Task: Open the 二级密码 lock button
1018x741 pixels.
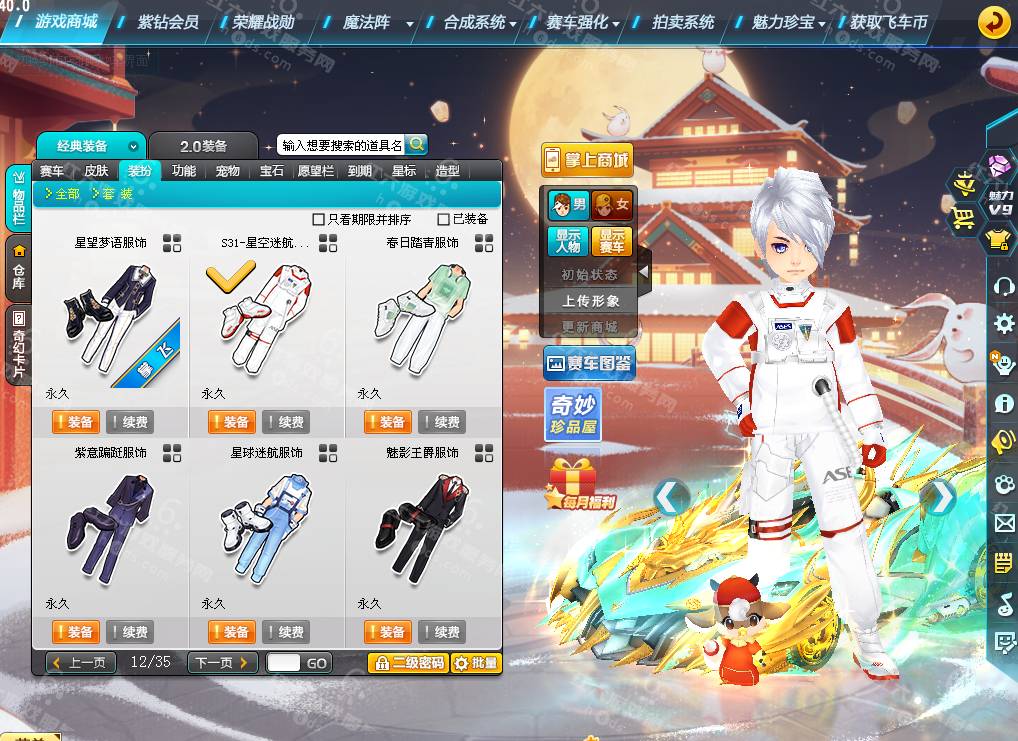Action: tap(407, 662)
